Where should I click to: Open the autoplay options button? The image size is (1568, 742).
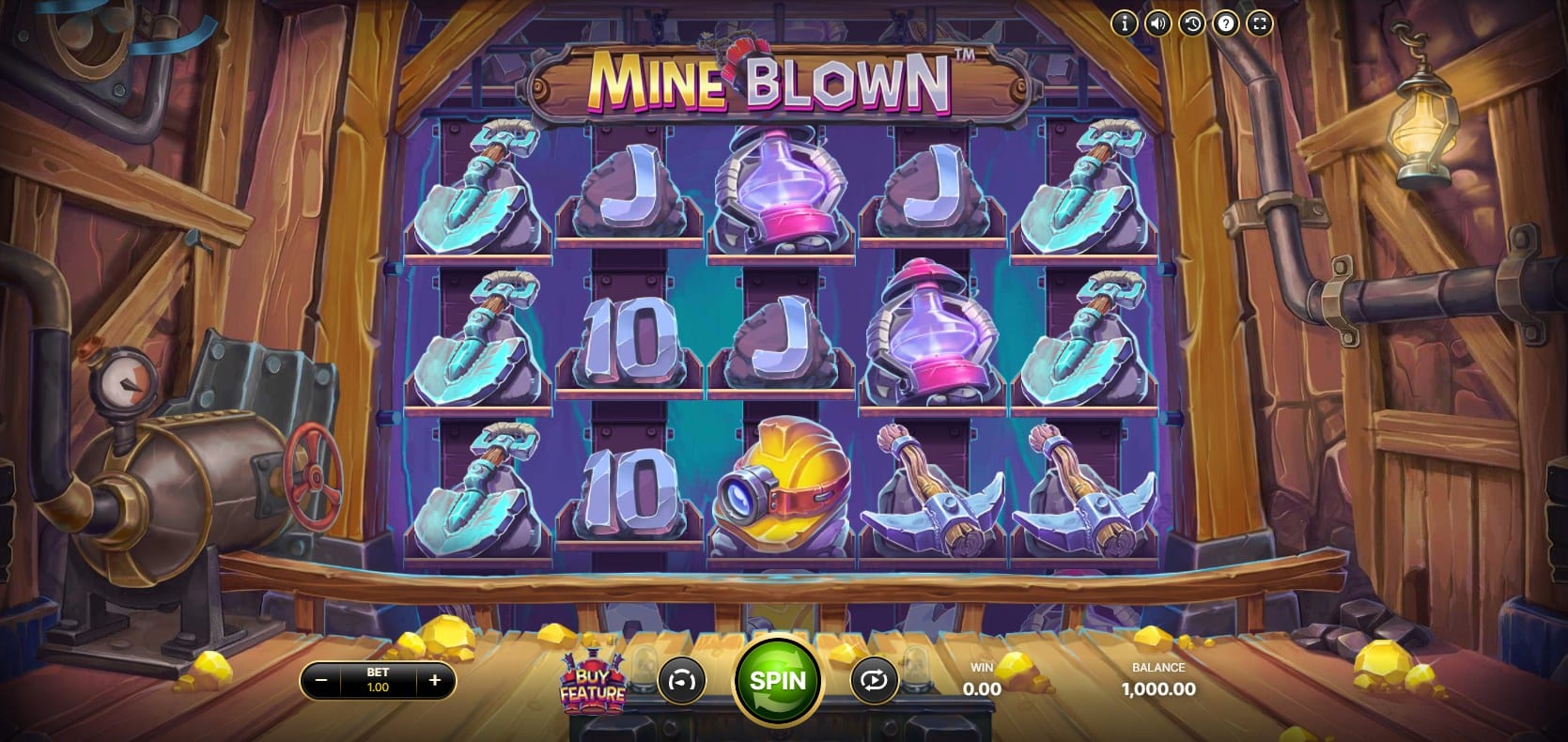click(873, 680)
